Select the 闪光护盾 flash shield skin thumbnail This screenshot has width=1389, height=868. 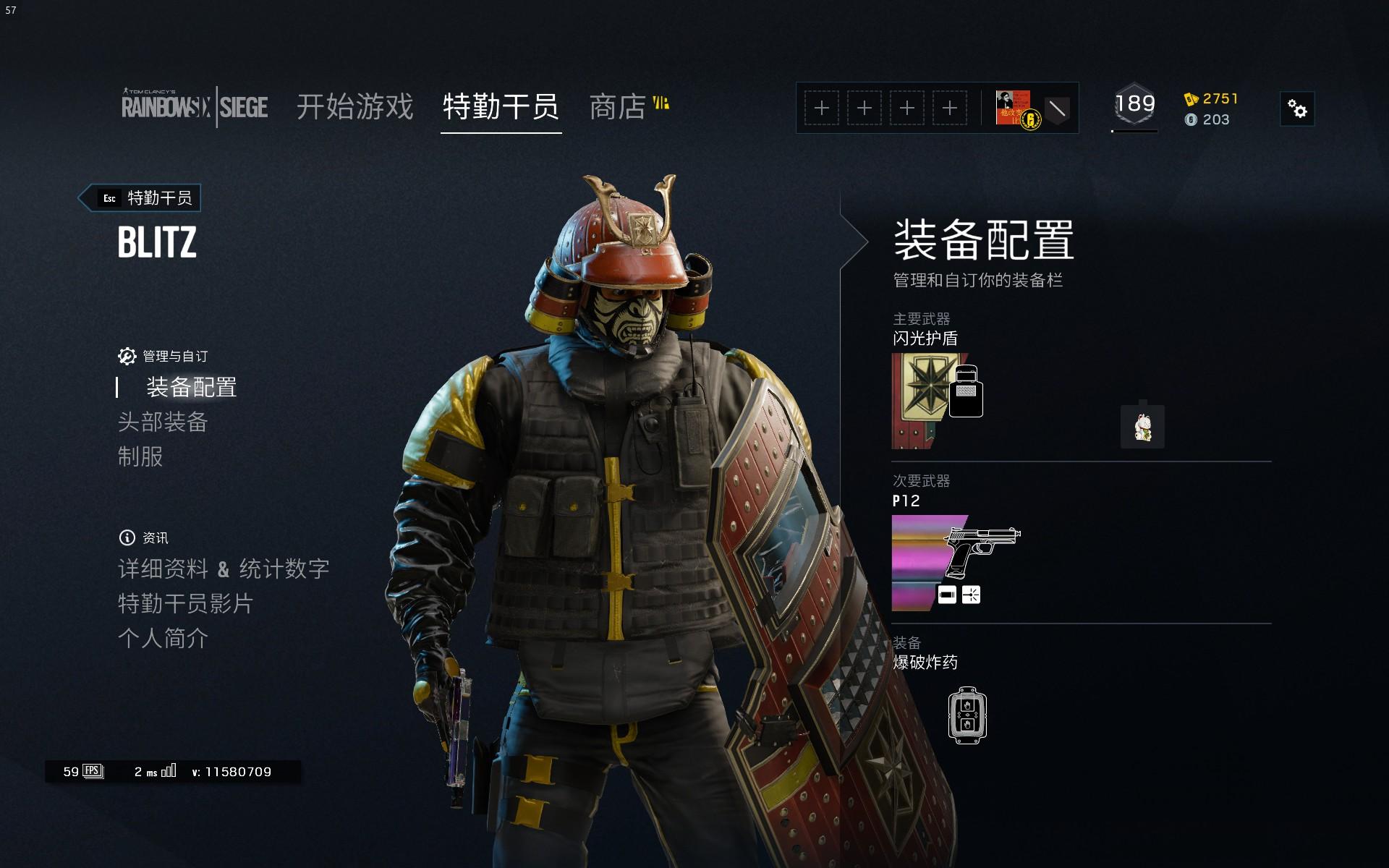pyautogui.click(x=926, y=400)
